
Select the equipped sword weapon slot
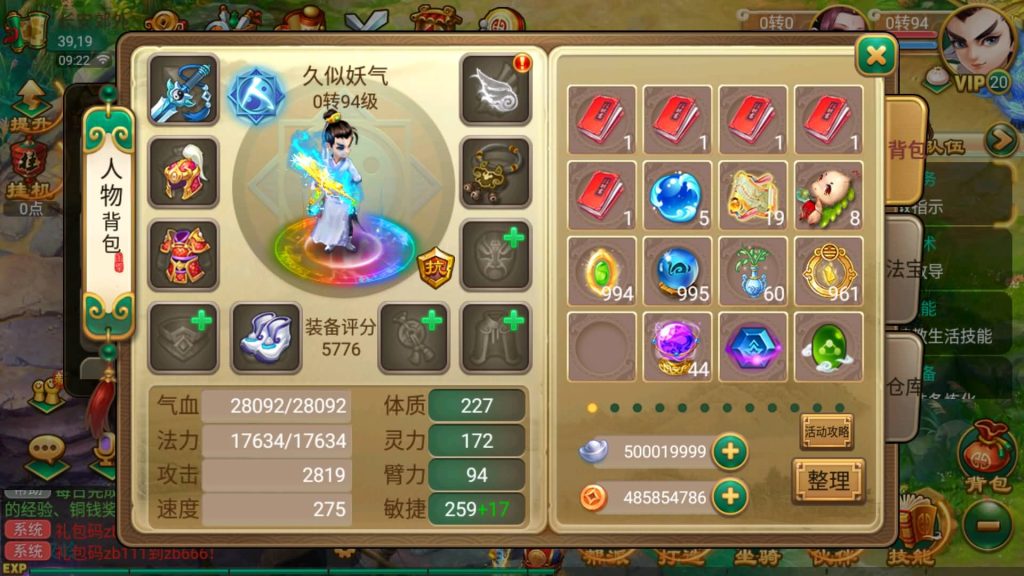(183, 90)
